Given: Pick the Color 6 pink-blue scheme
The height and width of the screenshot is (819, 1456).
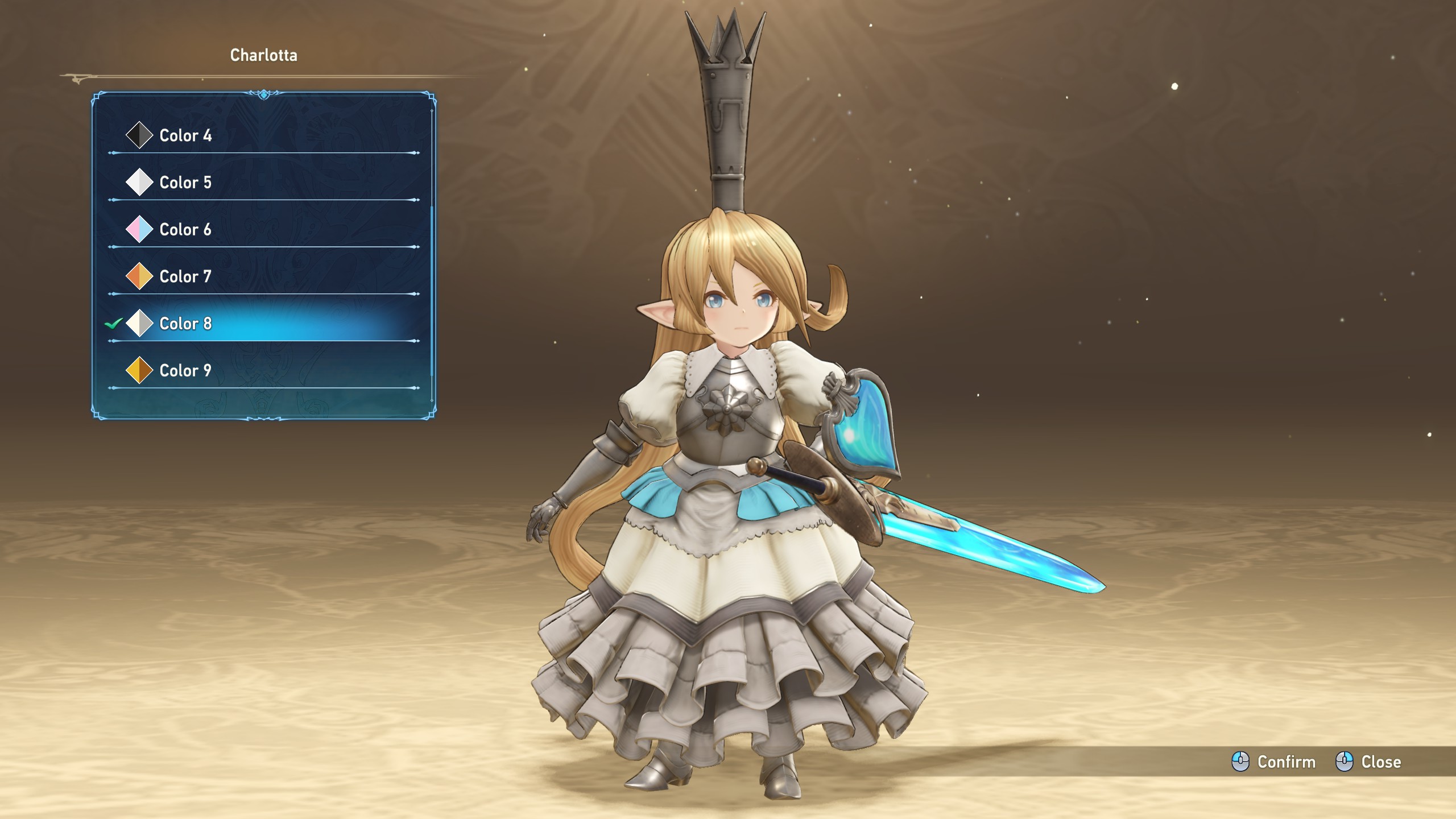Looking at the screenshot, I should [x=185, y=230].
